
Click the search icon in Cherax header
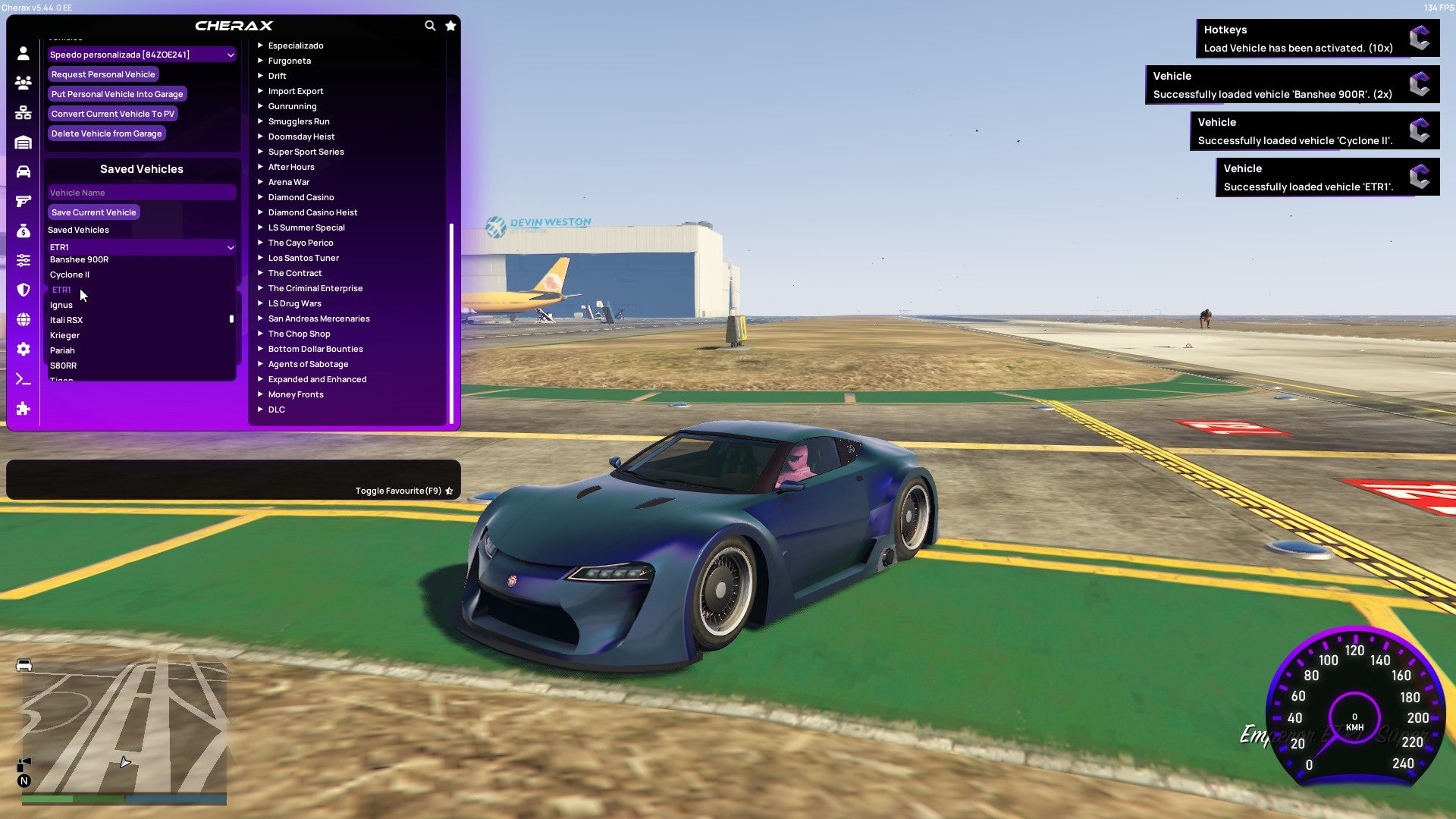(430, 25)
